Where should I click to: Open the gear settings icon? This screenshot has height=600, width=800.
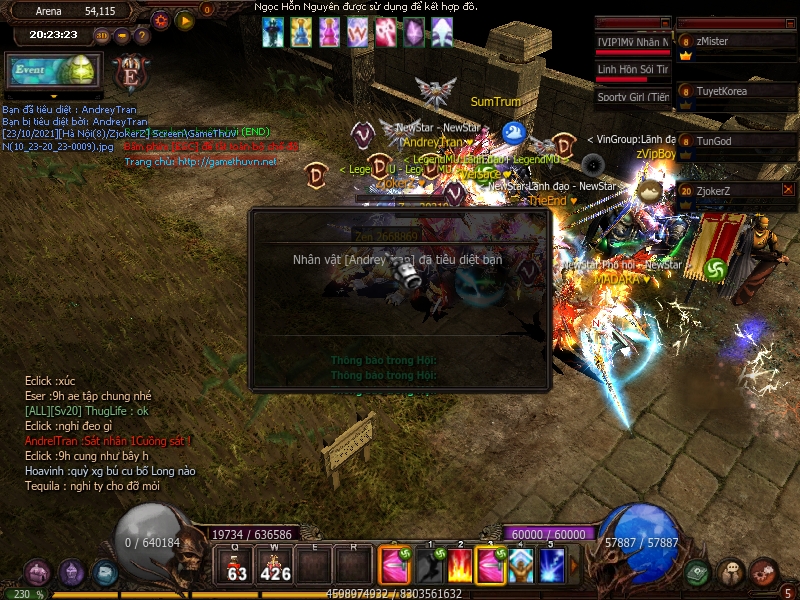point(161,20)
